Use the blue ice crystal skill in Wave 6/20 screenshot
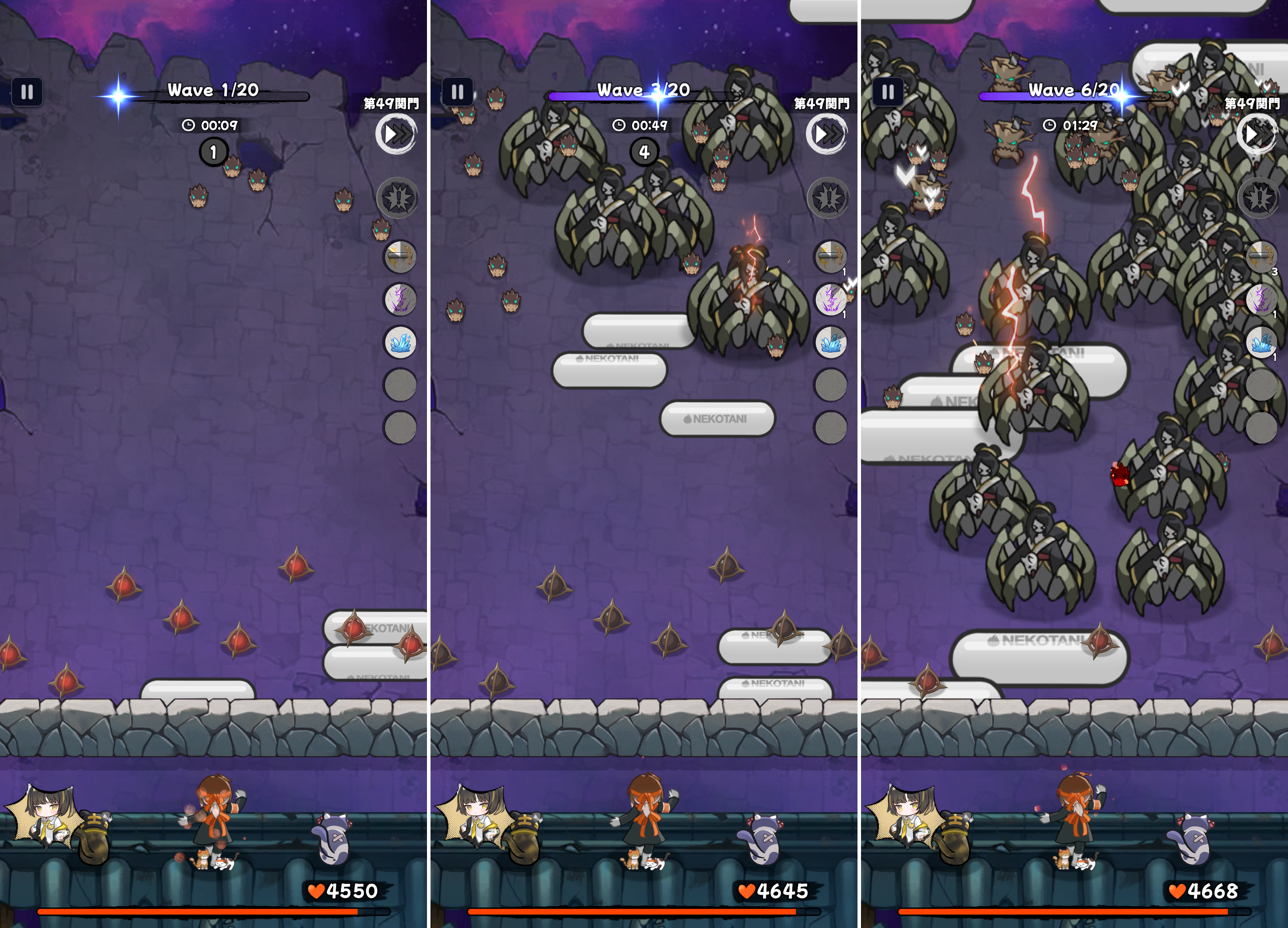 [1261, 342]
